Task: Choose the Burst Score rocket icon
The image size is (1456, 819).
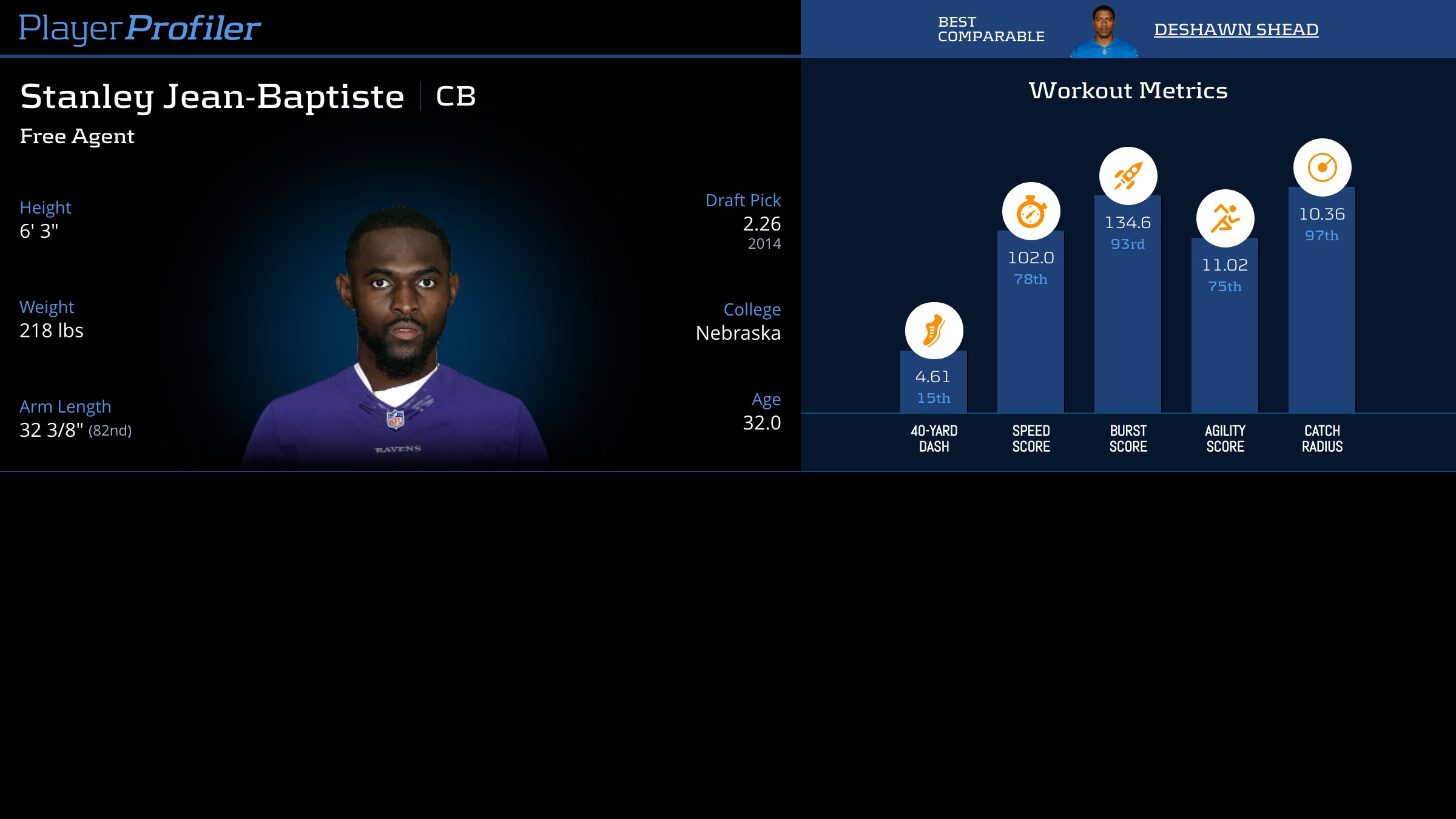Action: click(x=1128, y=177)
